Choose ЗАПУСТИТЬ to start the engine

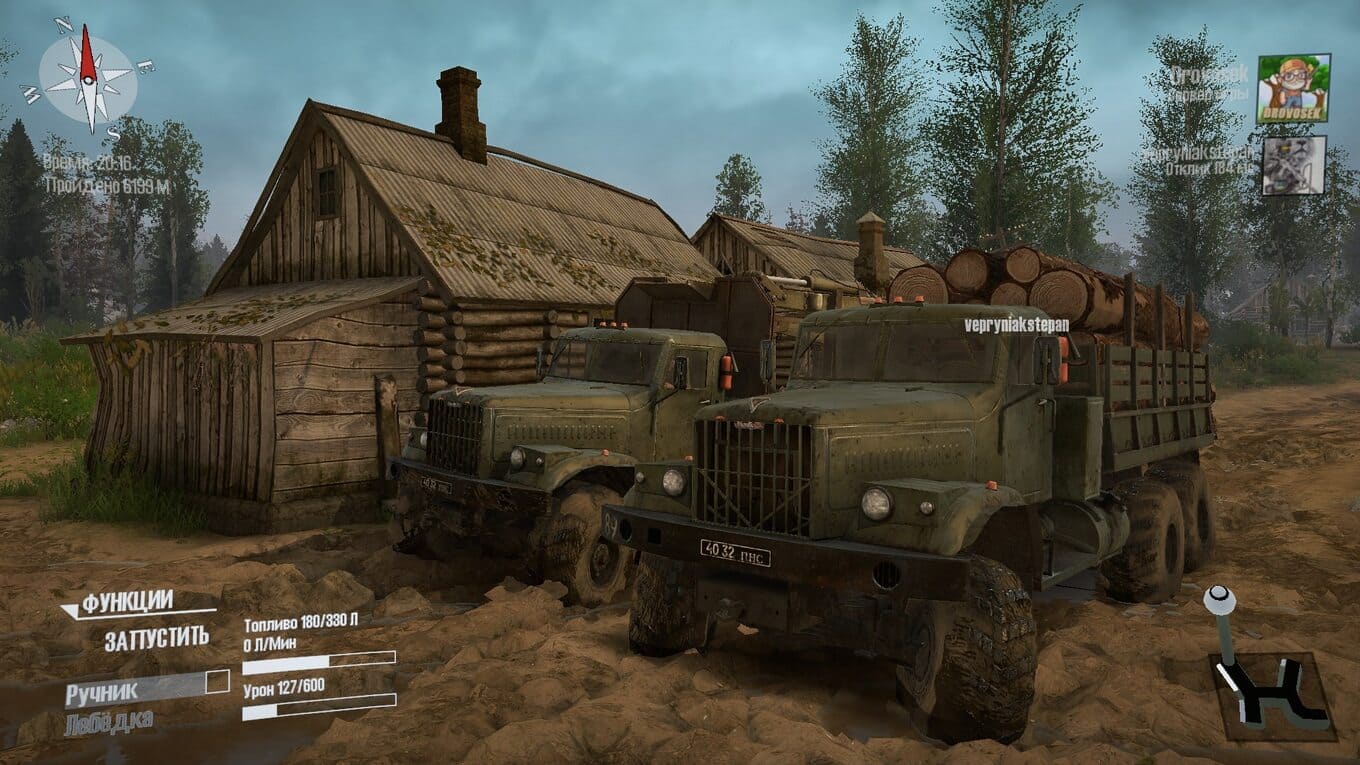[157, 637]
